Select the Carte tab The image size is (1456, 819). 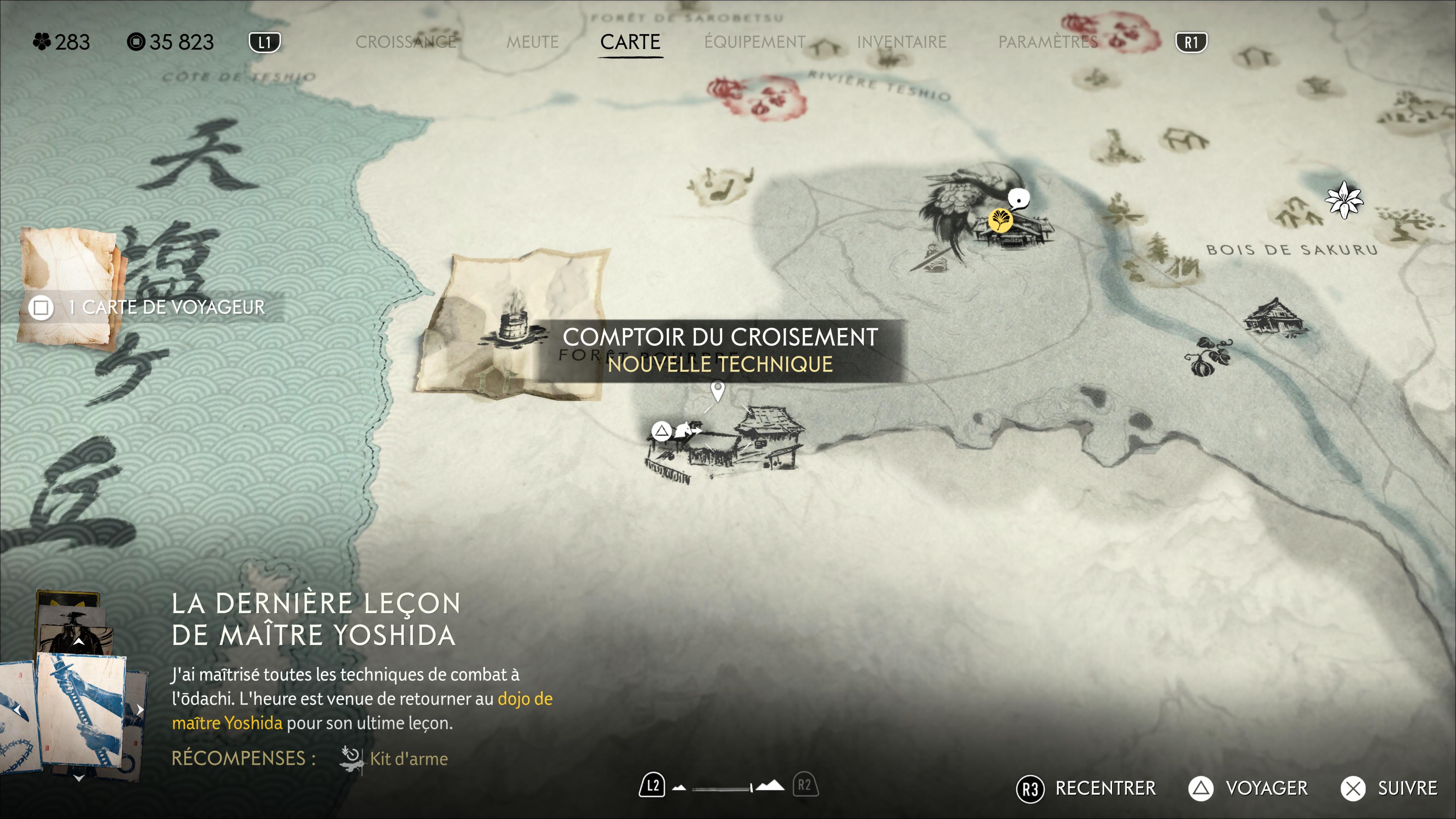[x=630, y=42]
